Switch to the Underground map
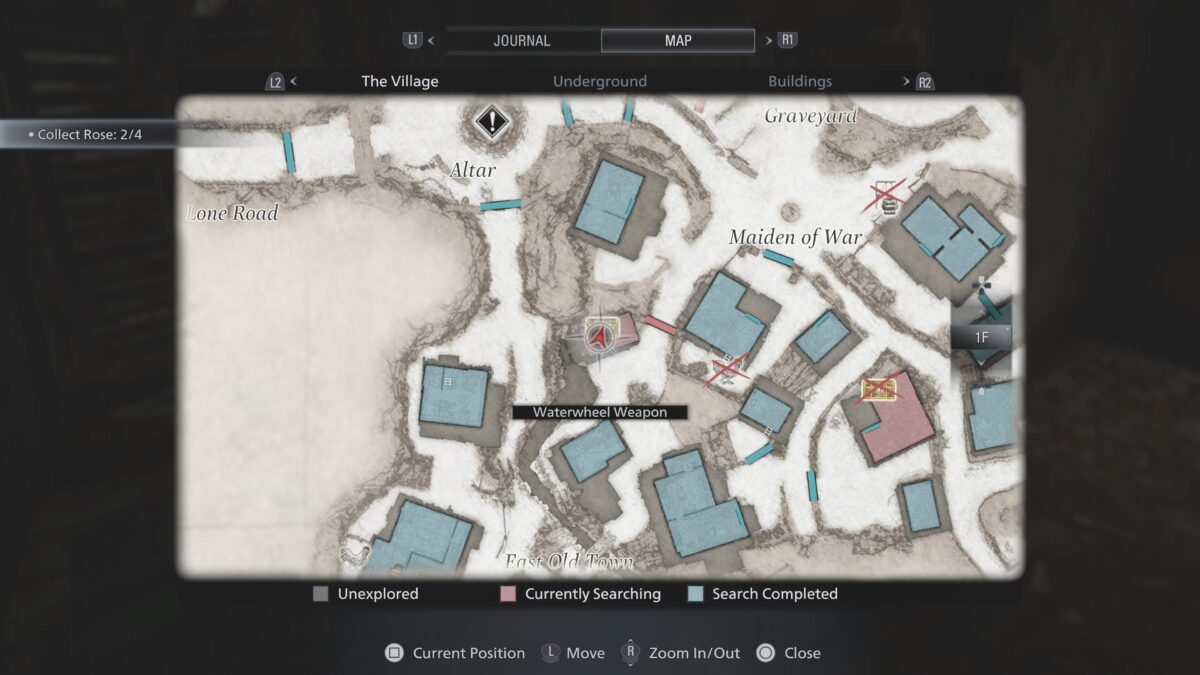1200x675 pixels. 600,81
